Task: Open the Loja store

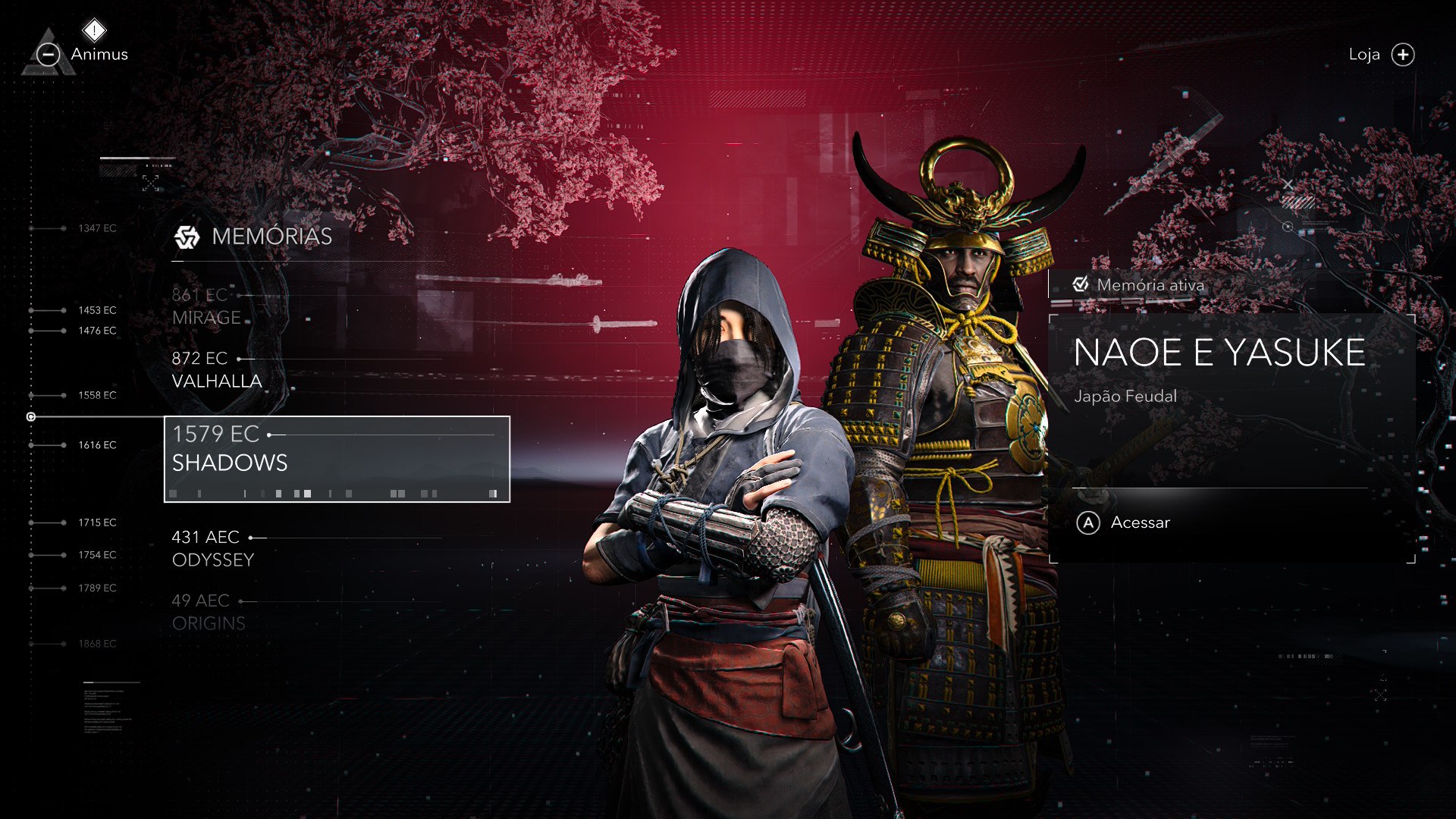Action: (x=1381, y=55)
